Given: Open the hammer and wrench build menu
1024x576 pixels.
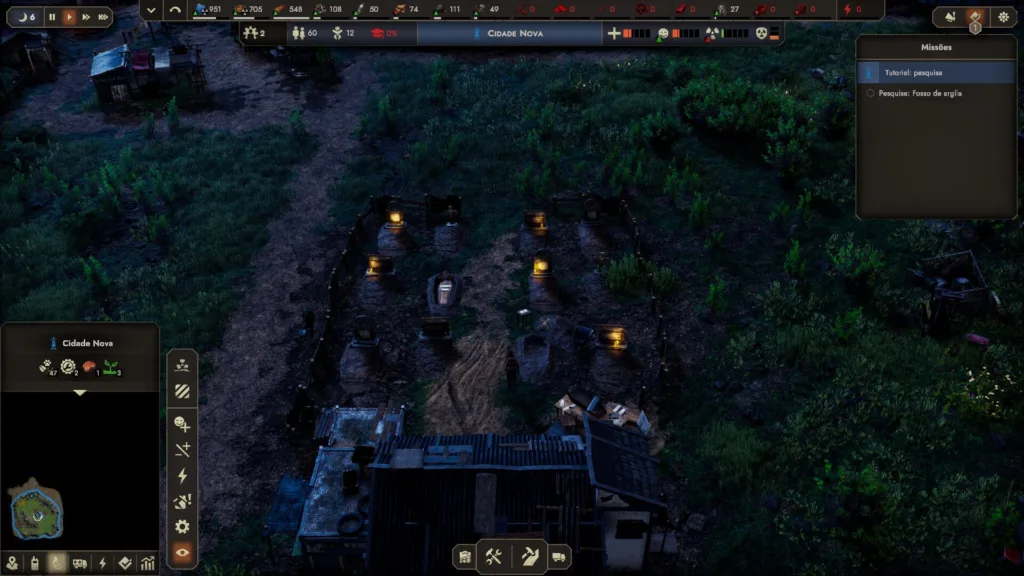Looking at the screenshot, I should pos(494,556).
